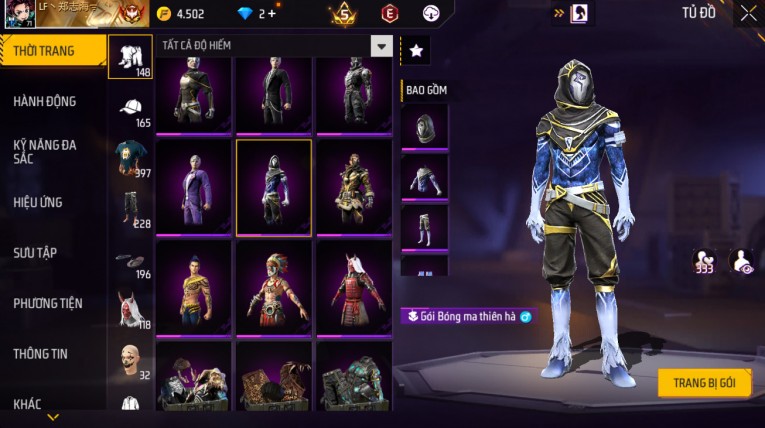Open the Khác tab
The image size is (765, 428).
(x=28, y=404)
